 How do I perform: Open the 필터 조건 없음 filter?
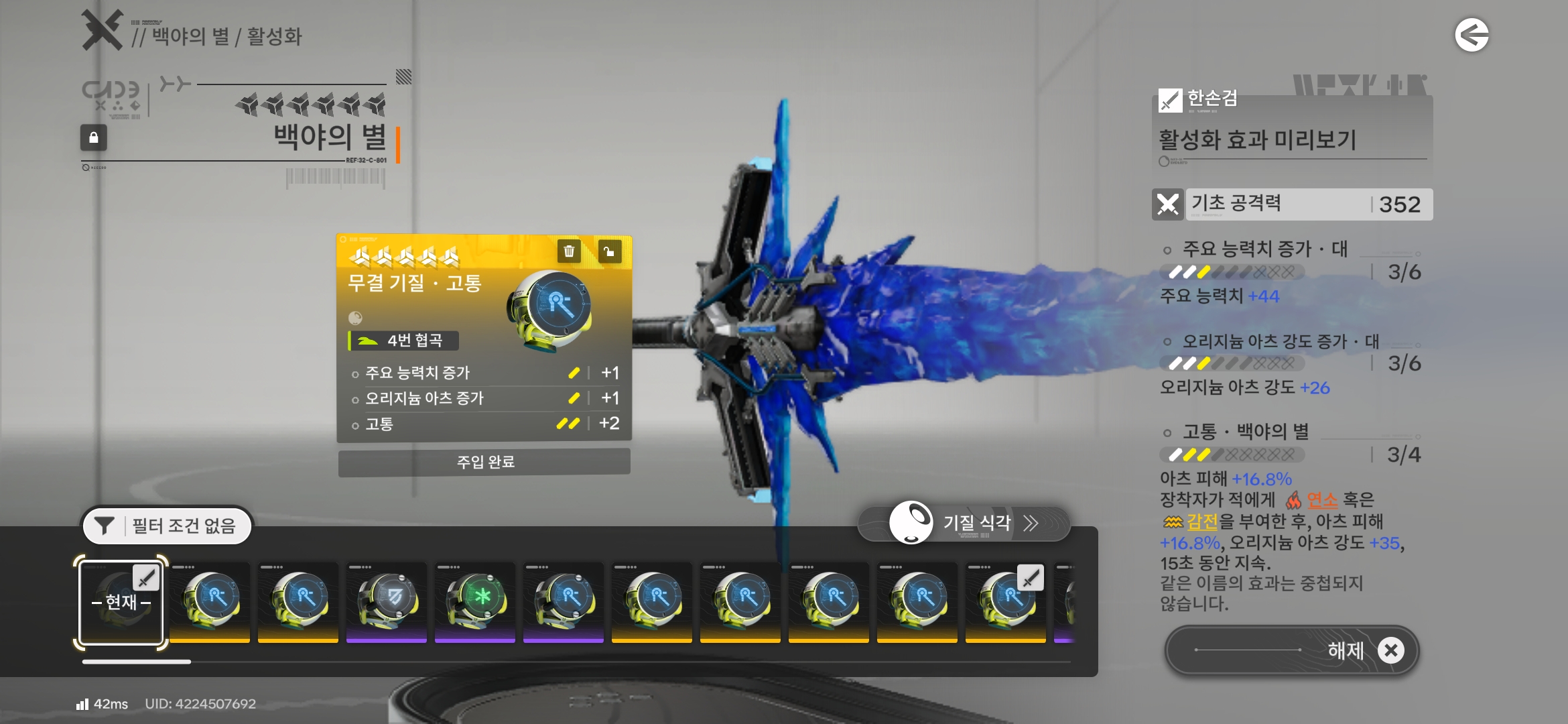coord(167,526)
